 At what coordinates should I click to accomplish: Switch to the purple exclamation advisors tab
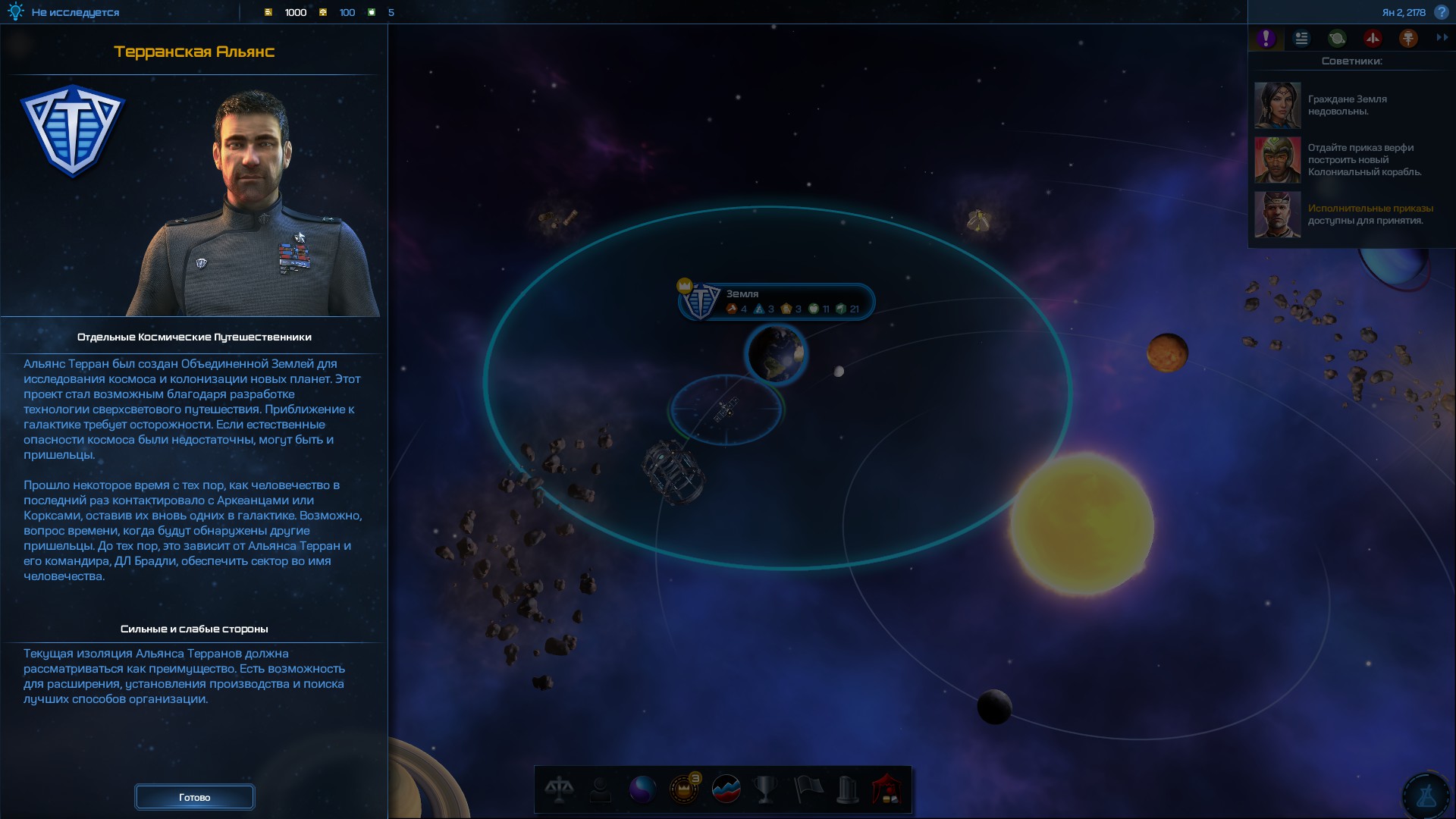click(1266, 39)
